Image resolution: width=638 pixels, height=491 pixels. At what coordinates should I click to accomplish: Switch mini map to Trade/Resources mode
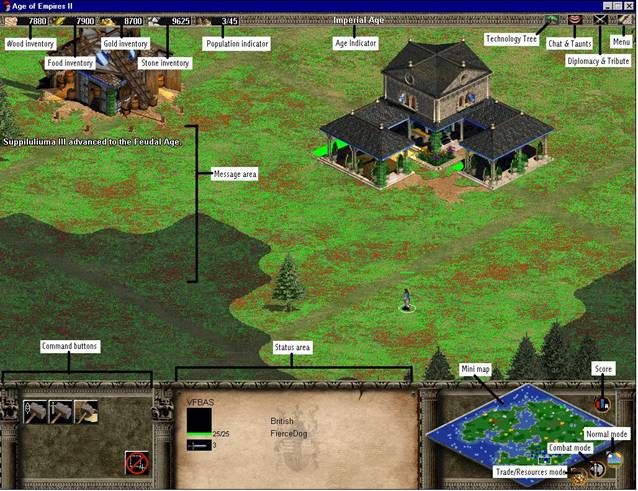[x=580, y=478]
